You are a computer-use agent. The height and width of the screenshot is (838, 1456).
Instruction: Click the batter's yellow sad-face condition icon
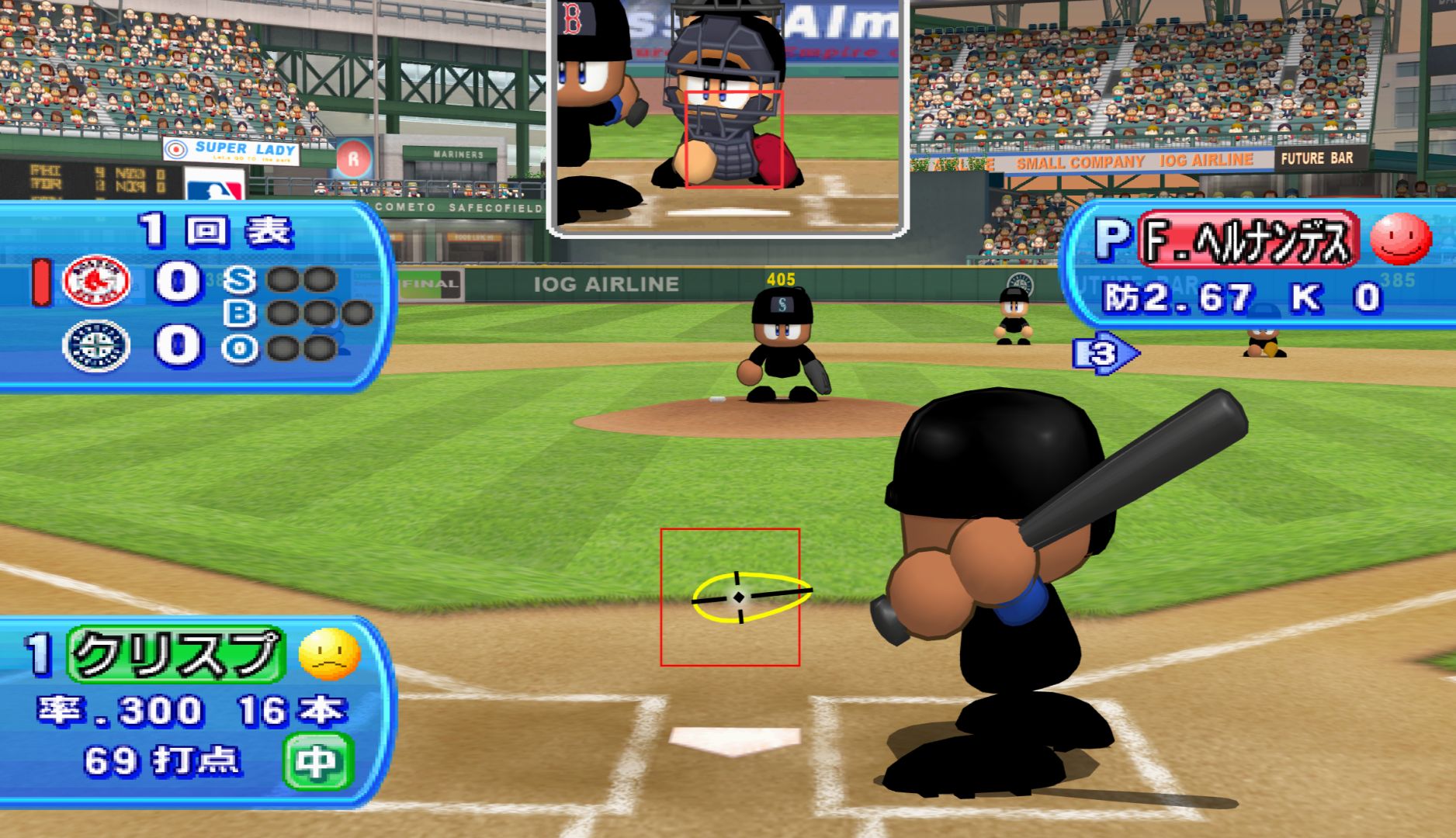point(330,654)
